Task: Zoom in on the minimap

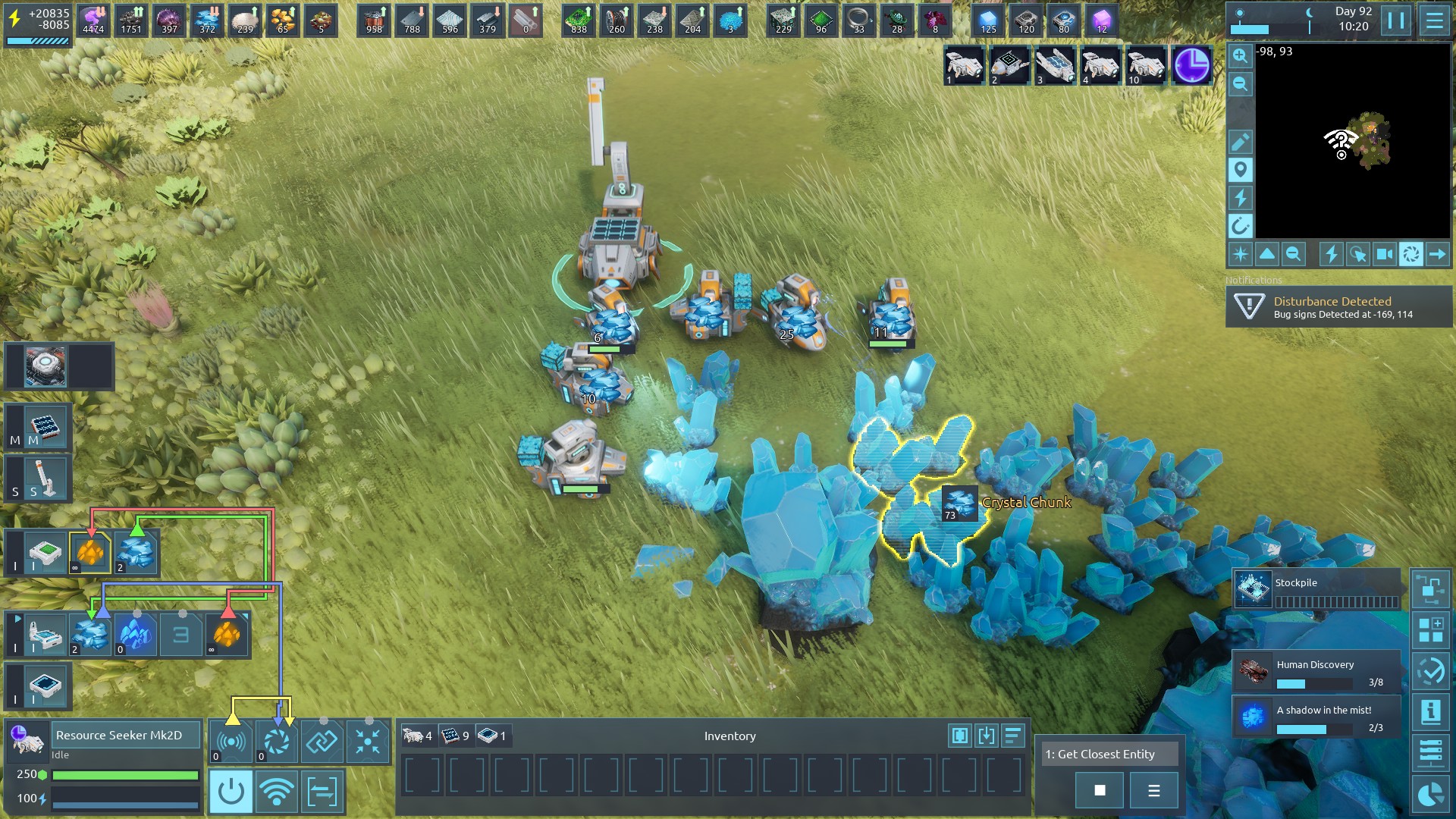Action: [1240, 55]
